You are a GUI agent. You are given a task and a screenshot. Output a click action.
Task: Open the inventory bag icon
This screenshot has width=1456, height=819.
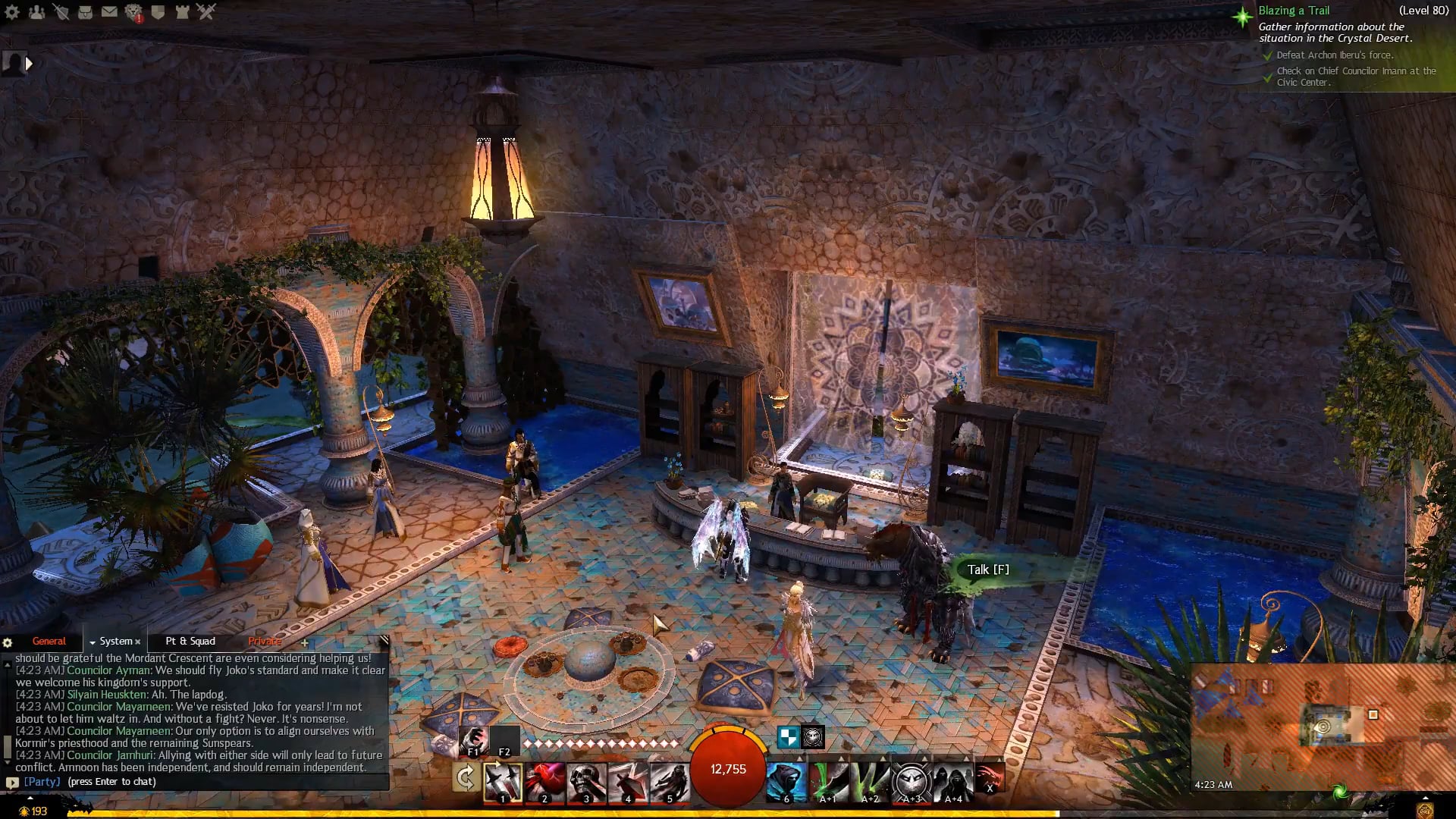pyautogui.click(x=85, y=11)
